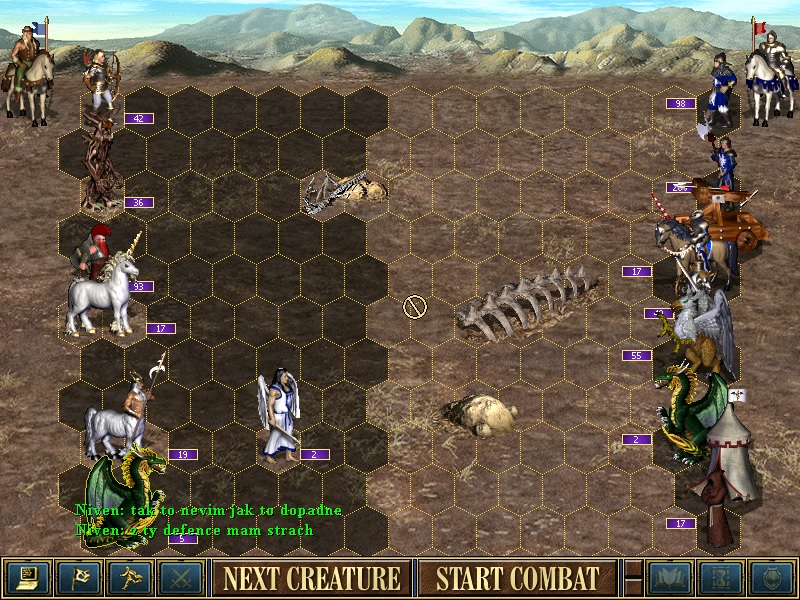
Task: Click the combat log up arrow
Action: click(632, 569)
